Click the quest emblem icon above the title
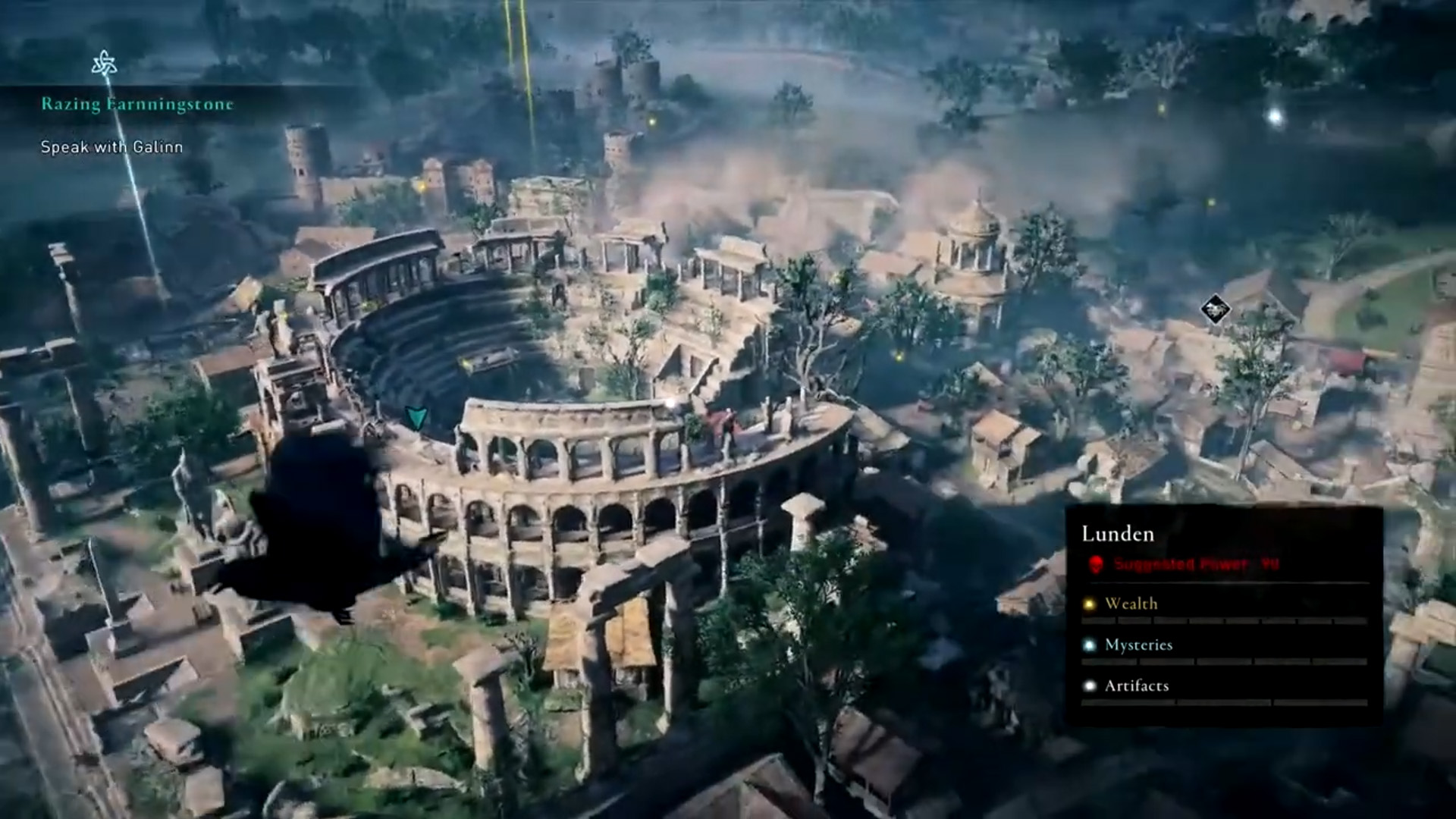The image size is (1456, 819). click(104, 64)
